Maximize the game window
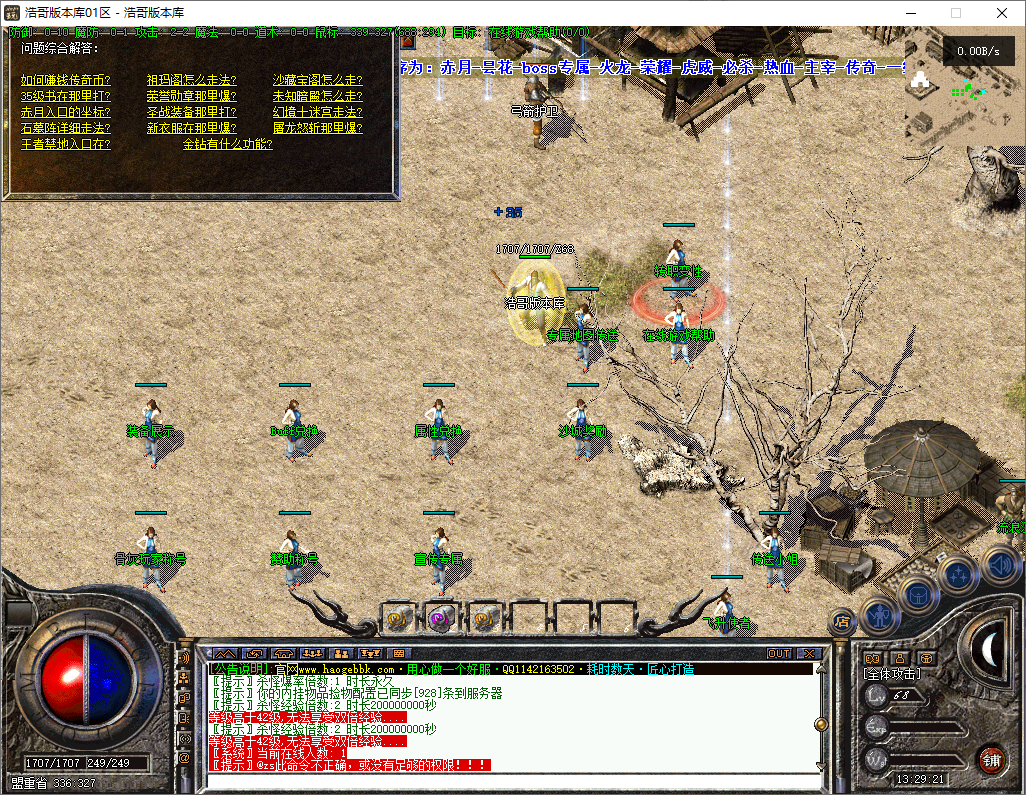Viewport: 1026px width, 795px height. click(x=955, y=13)
